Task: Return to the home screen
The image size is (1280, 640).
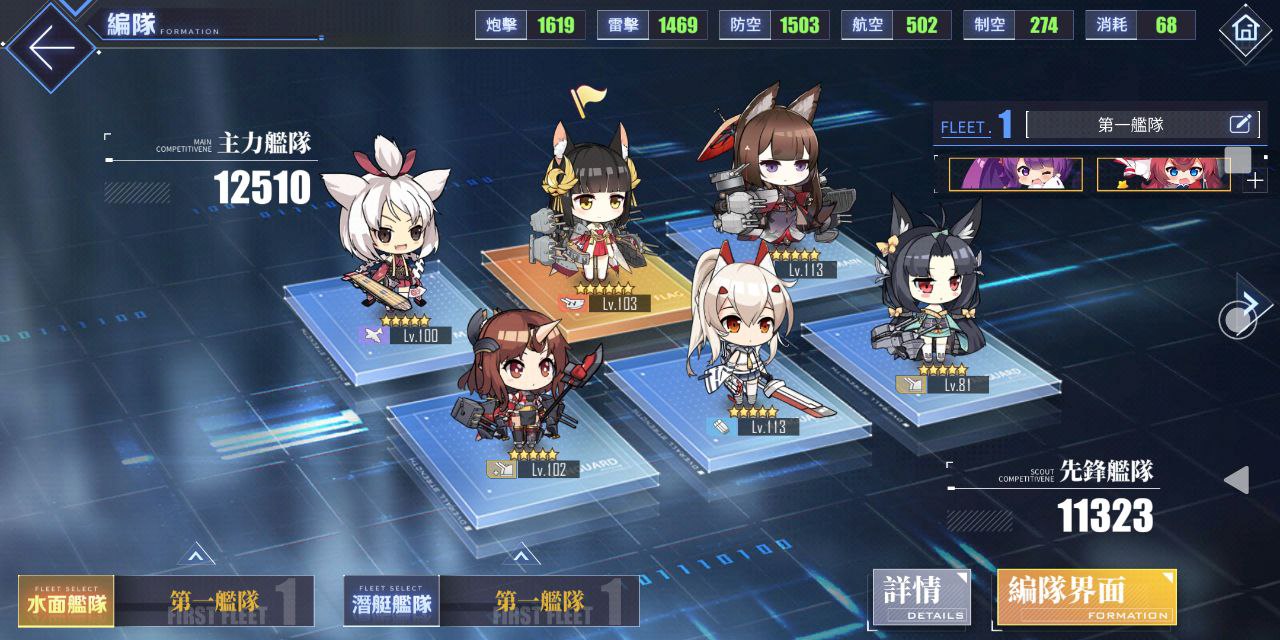Action: pyautogui.click(x=1245, y=30)
